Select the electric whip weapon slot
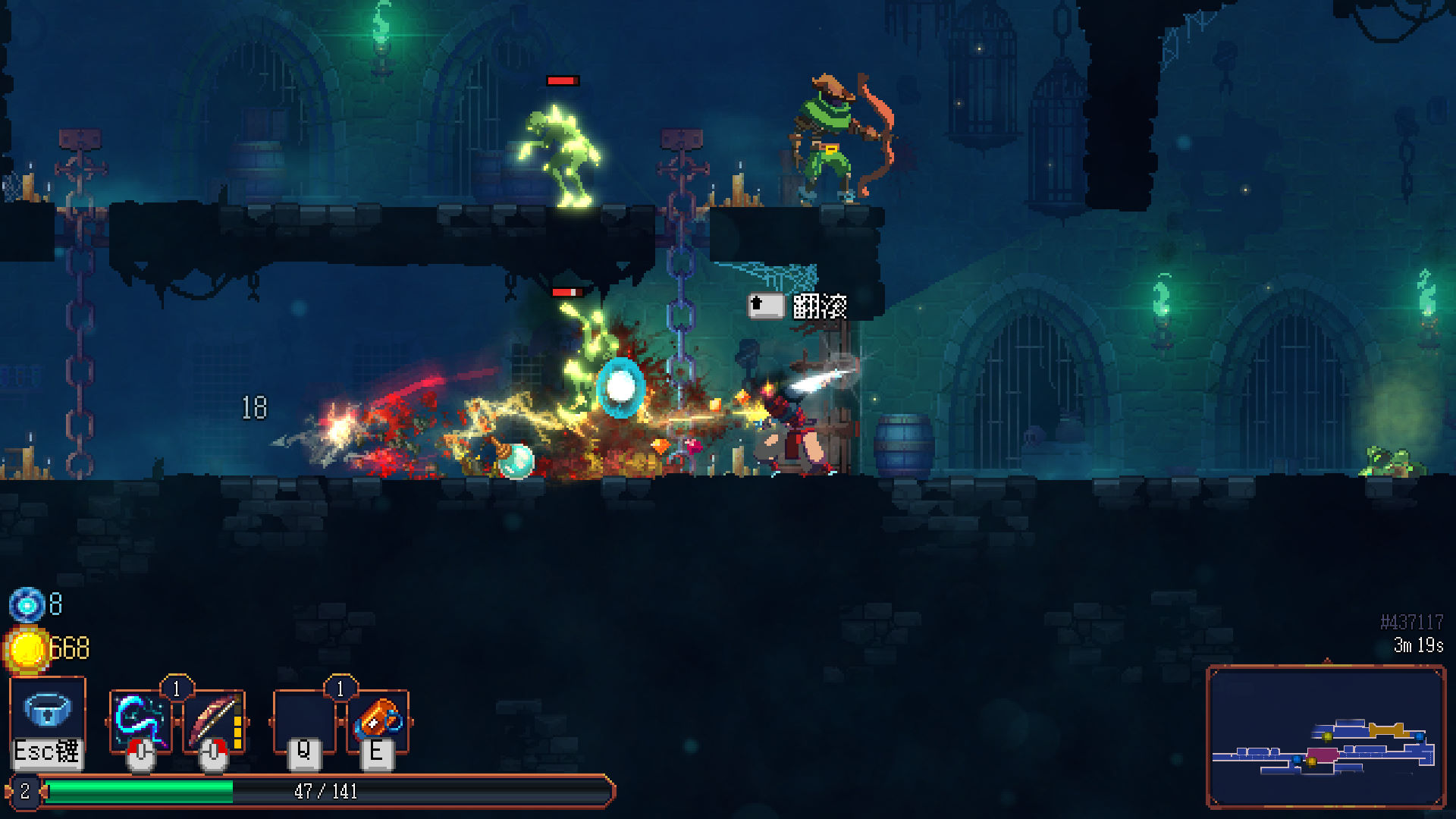The height and width of the screenshot is (819, 1456). tap(141, 720)
